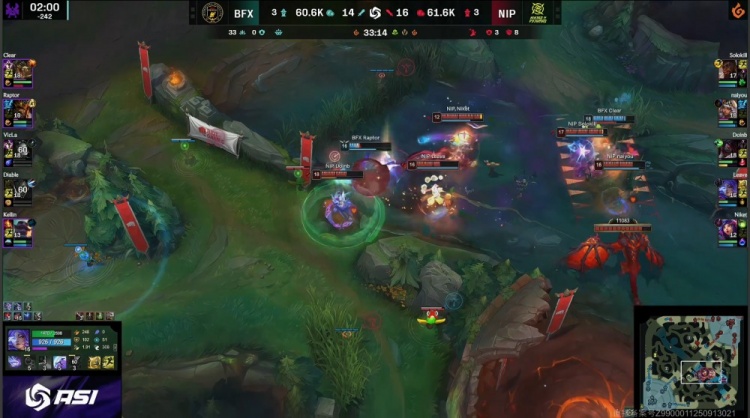Select Doinb's champion portrait
The width and height of the screenshot is (750, 418).
732,153
